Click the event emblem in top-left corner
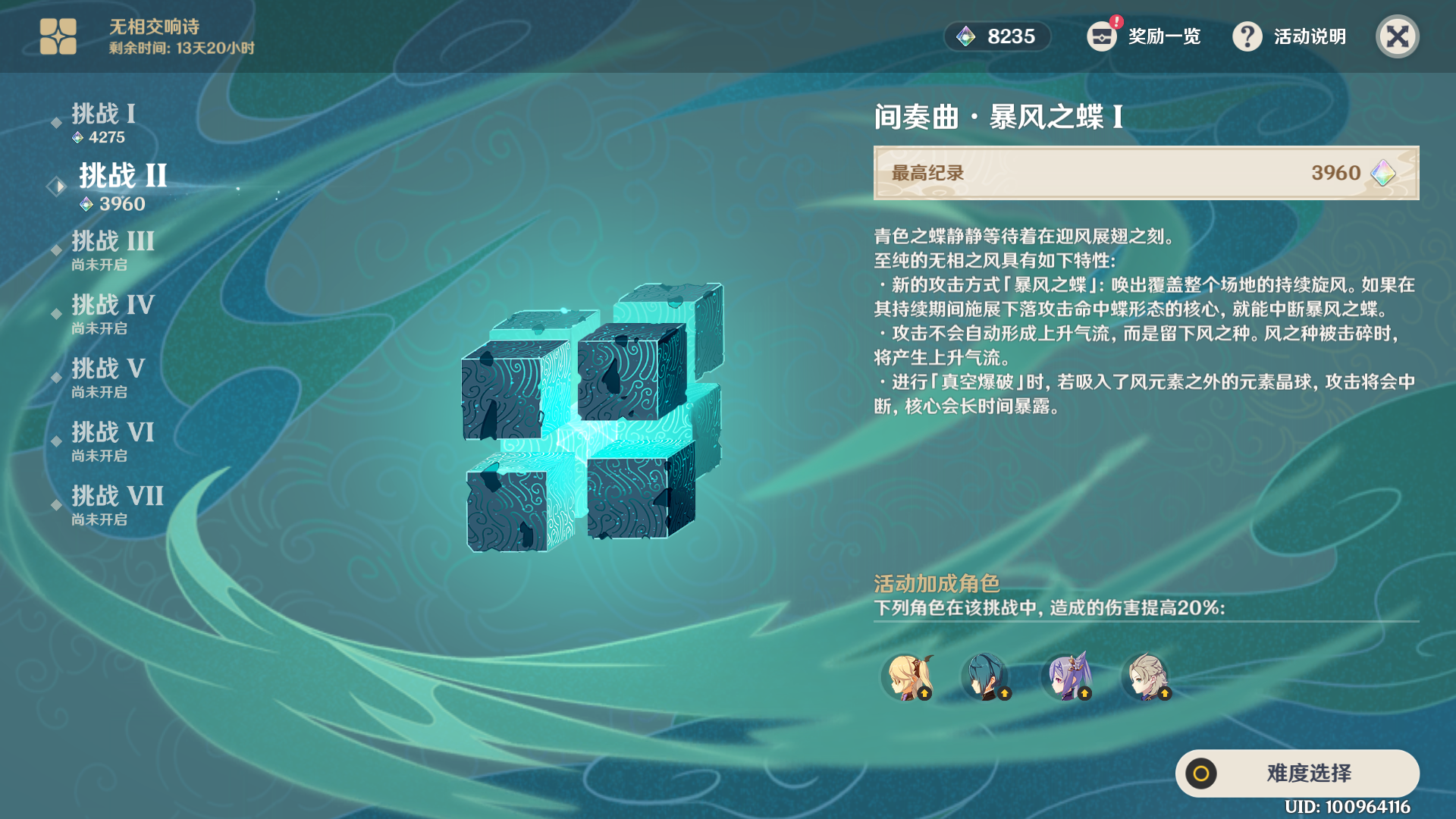 [59, 36]
